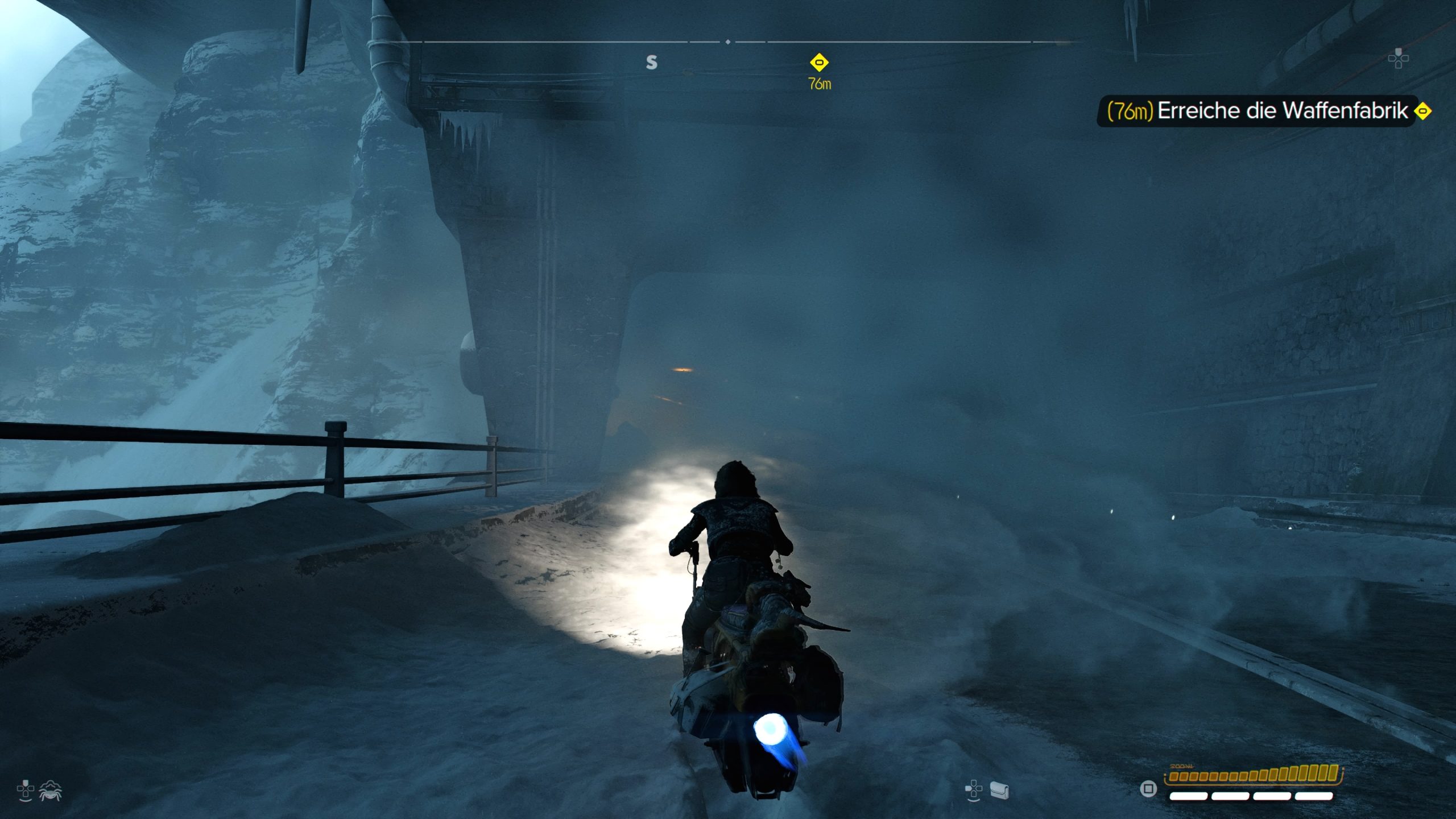Open the pouch item icon
Viewport: 1456px width, 819px height.
999,790
